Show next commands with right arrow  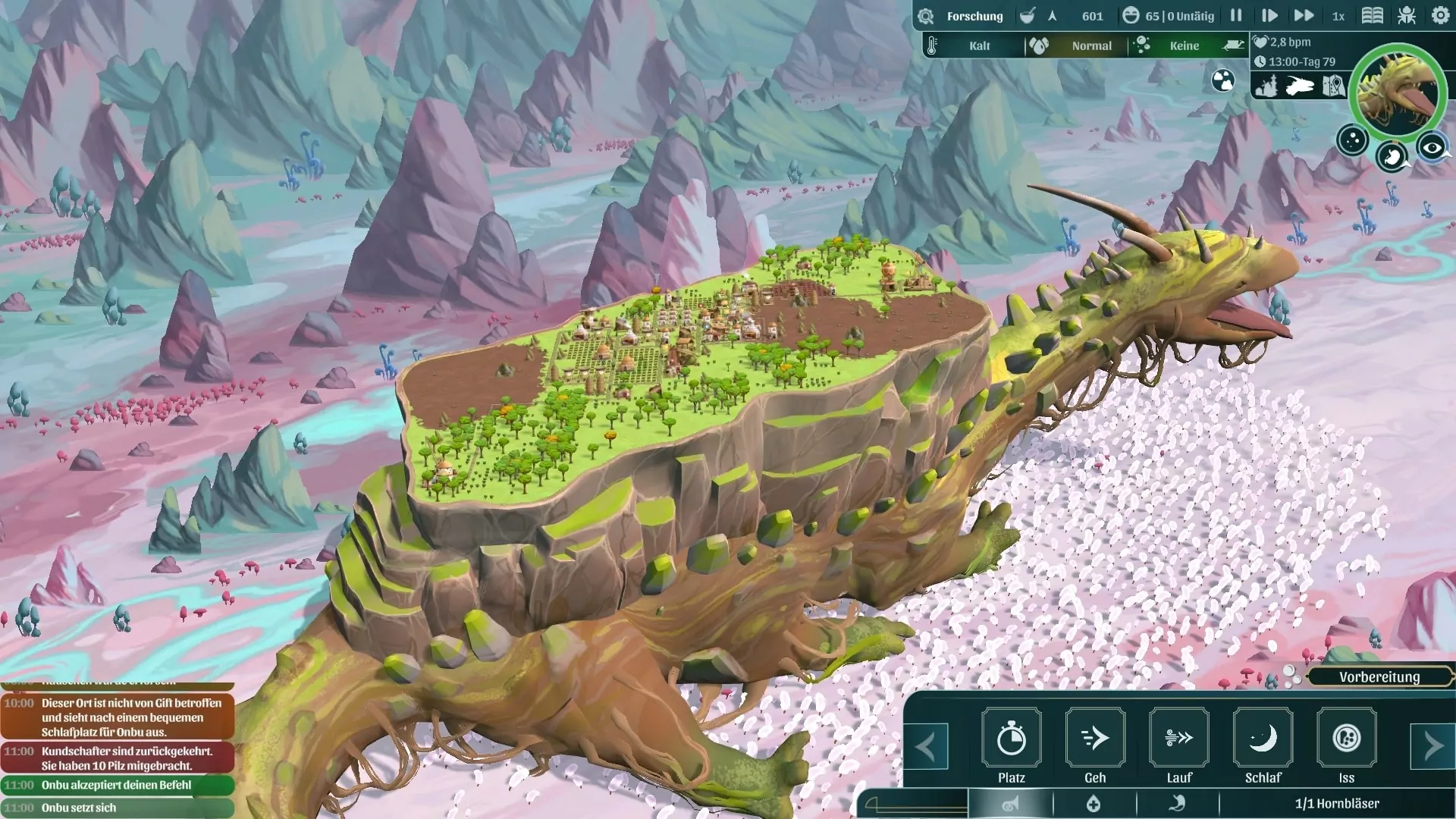1432,747
